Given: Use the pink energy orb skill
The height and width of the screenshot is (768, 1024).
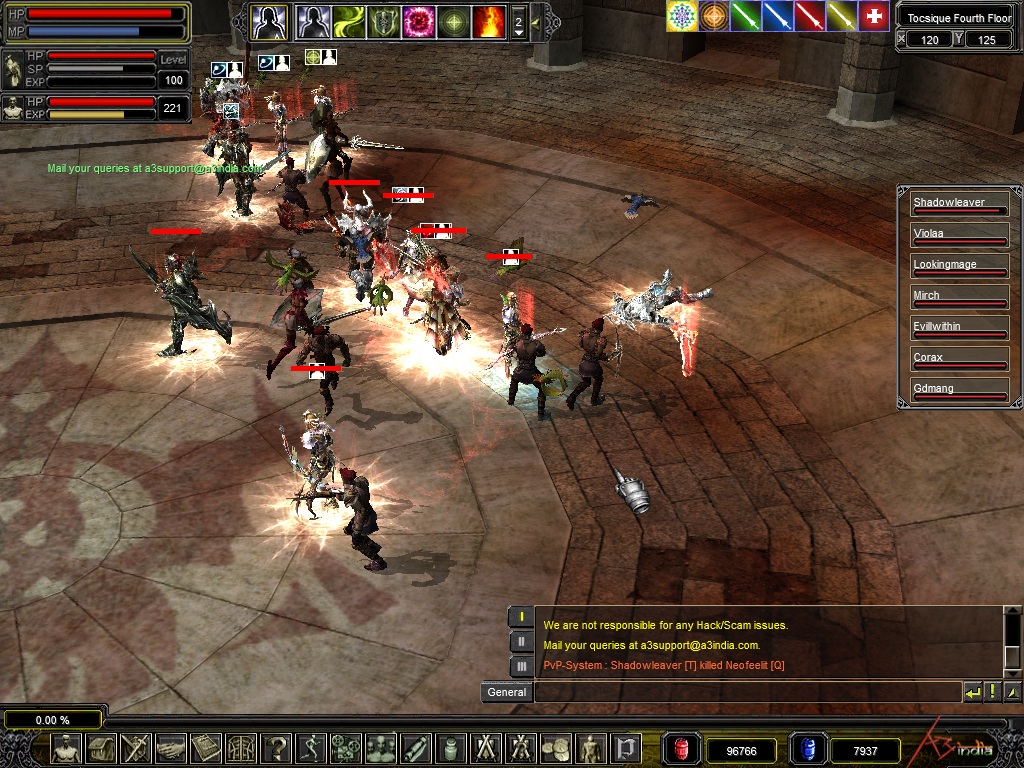Looking at the screenshot, I should click(x=418, y=21).
